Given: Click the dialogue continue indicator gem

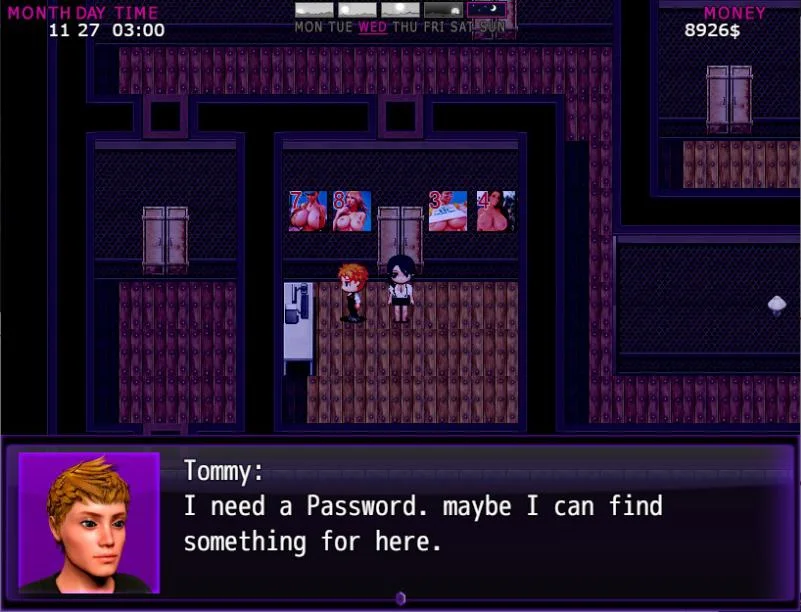Looking at the screenshot, I should (400, 598).
